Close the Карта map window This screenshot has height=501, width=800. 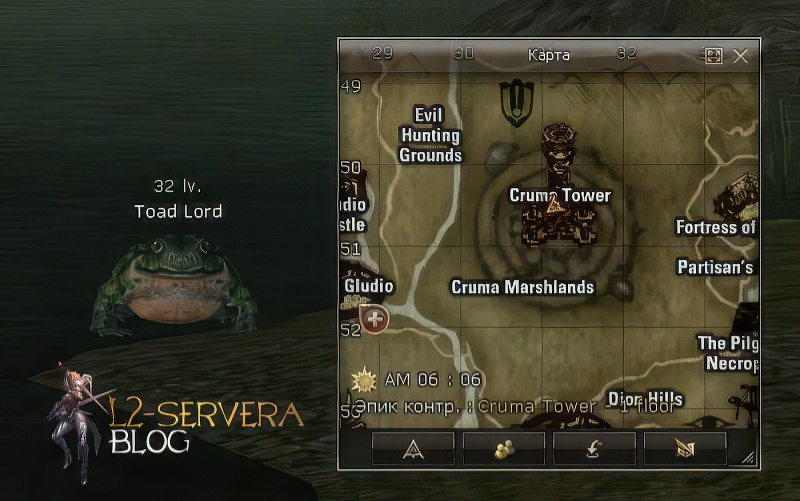740,56
